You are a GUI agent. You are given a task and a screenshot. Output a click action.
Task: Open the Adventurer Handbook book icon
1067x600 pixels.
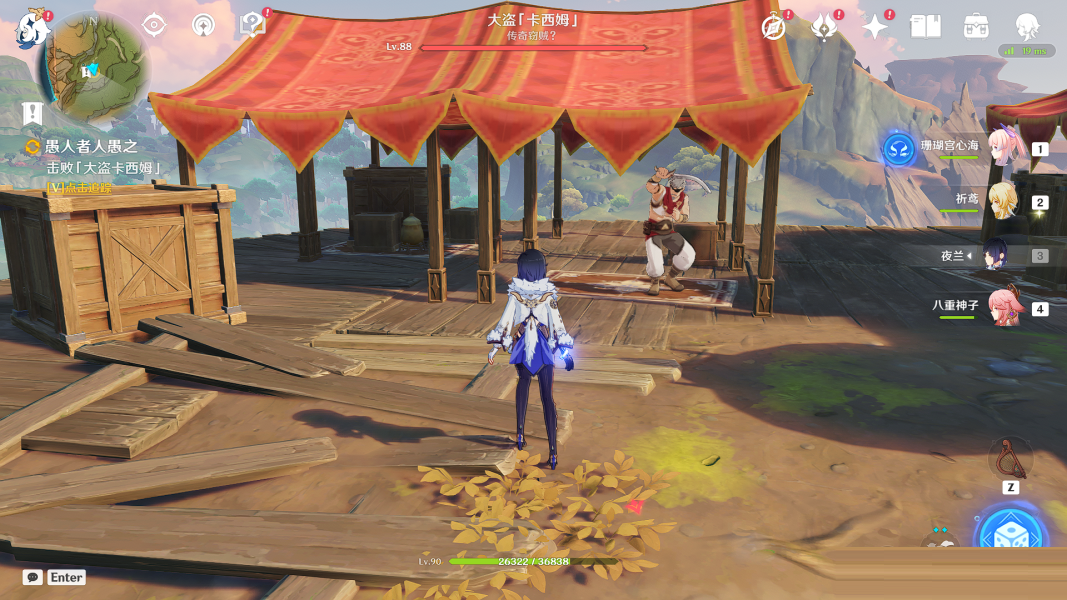coord(926,27)
